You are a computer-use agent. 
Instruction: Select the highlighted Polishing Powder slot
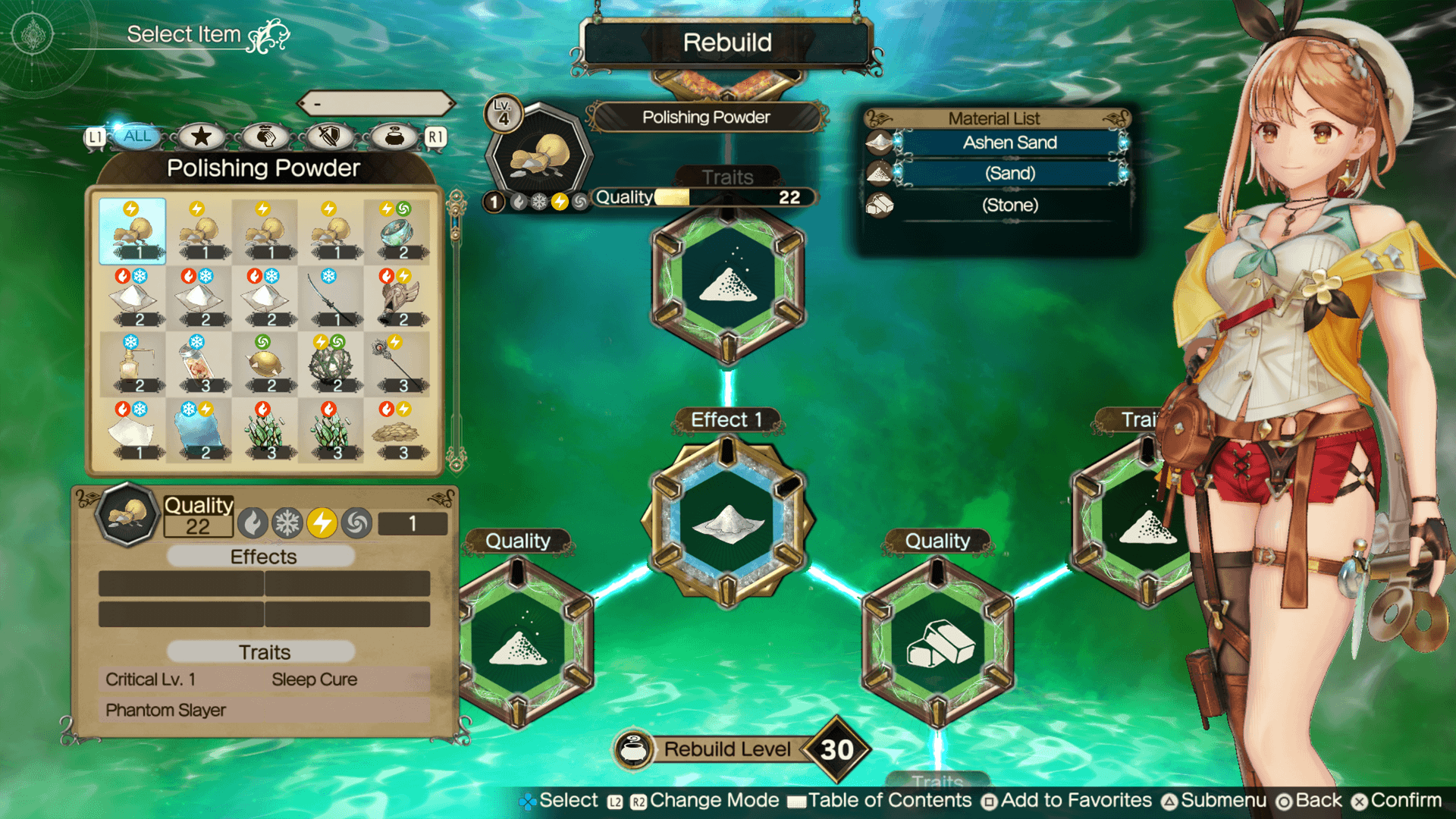[x=133, y=231]
